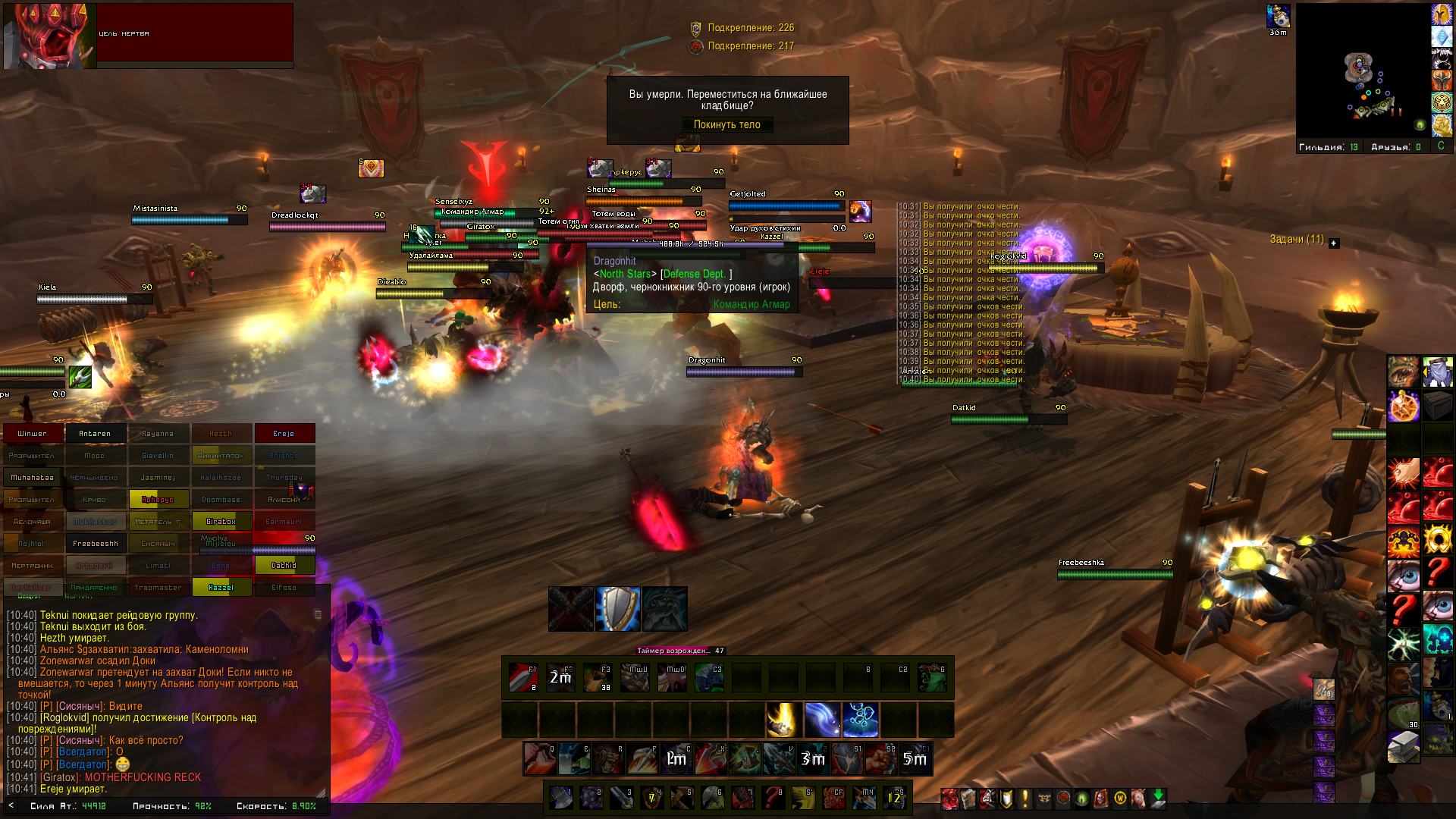This screenshot has height=819, width=1456.
Task: Activate the ability bound to Q
Action: click(x=538, y=759)
